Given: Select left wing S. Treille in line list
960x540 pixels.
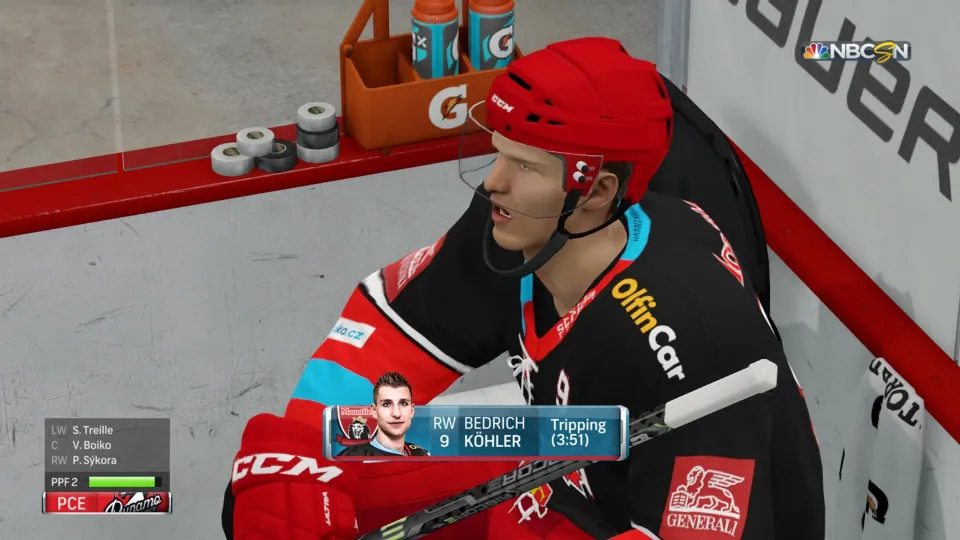Looking at the screenshot, I should [92, 430].
